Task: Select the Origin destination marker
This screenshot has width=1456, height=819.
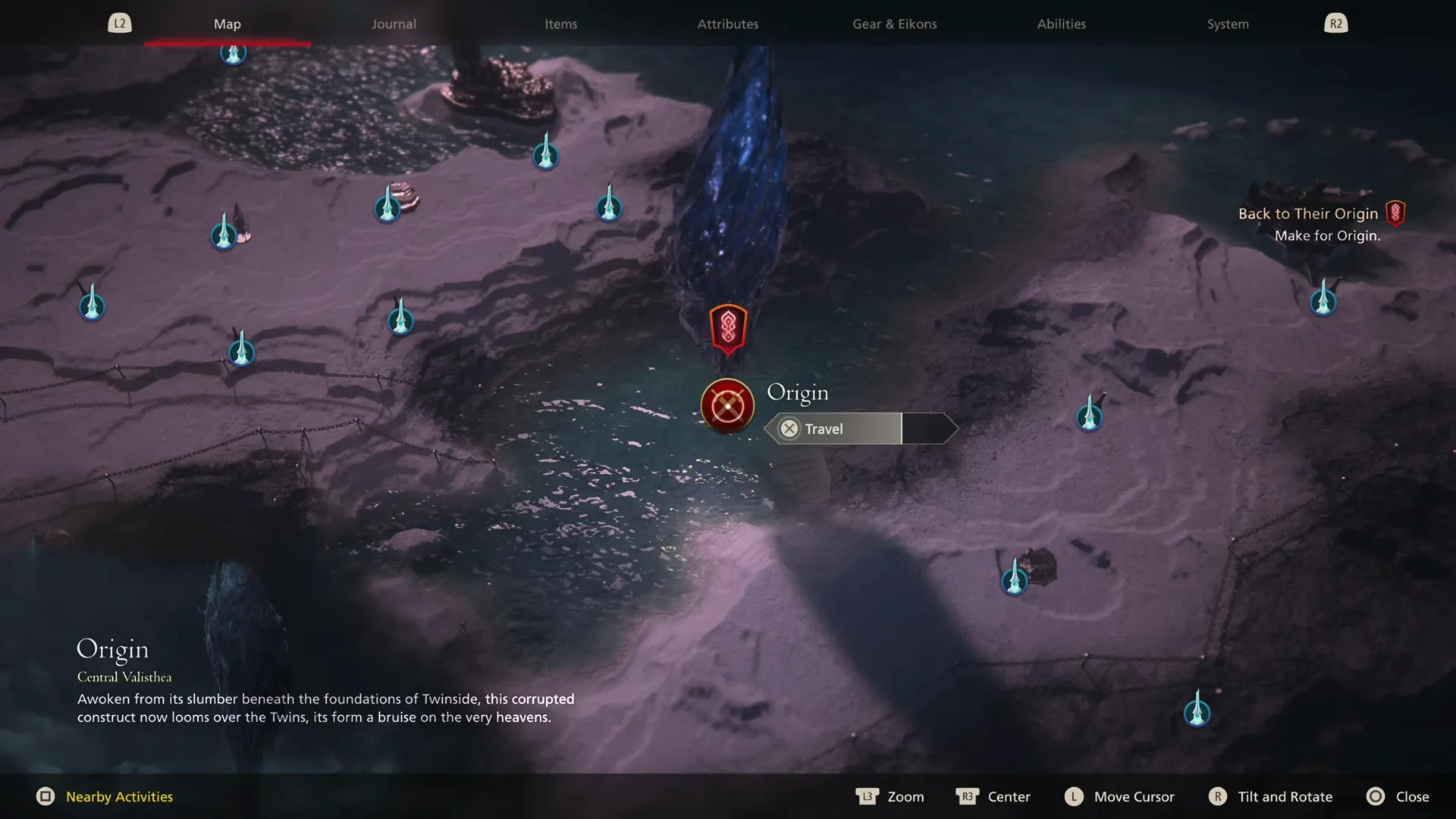Action: tap(726, 406)
